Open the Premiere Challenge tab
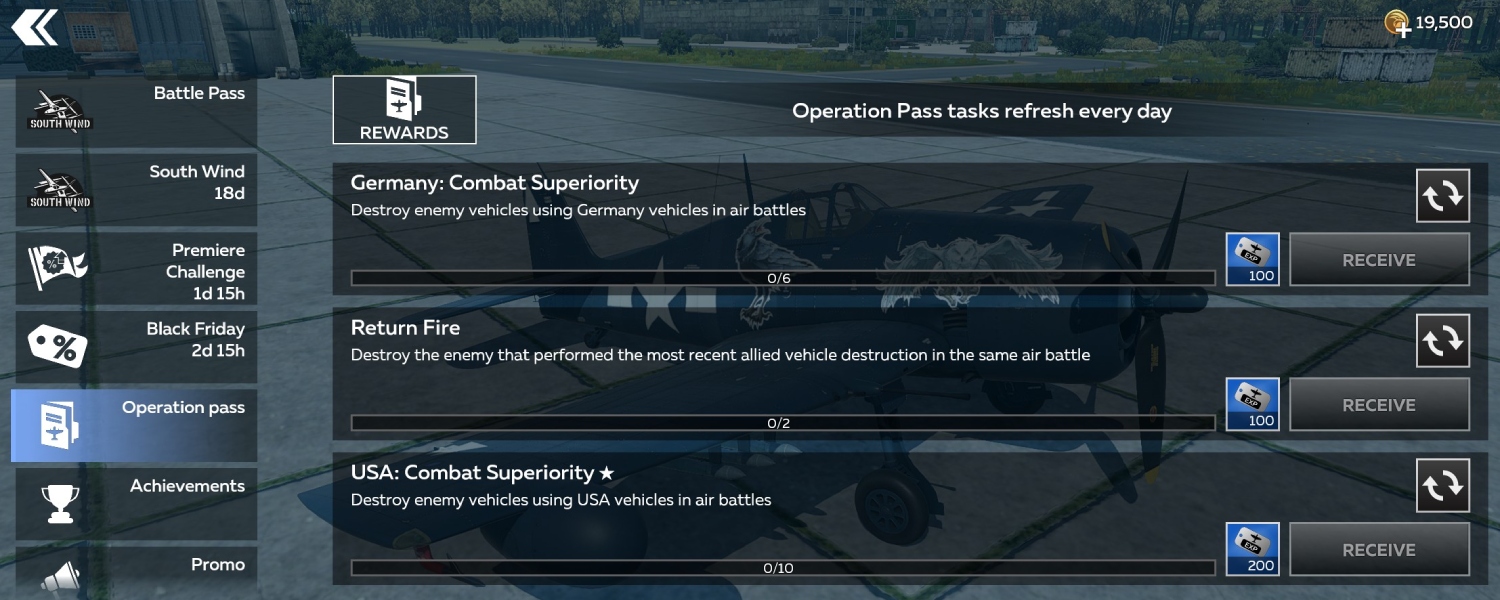This screenshot has height=600, width=1500. [x=136, y=268]
